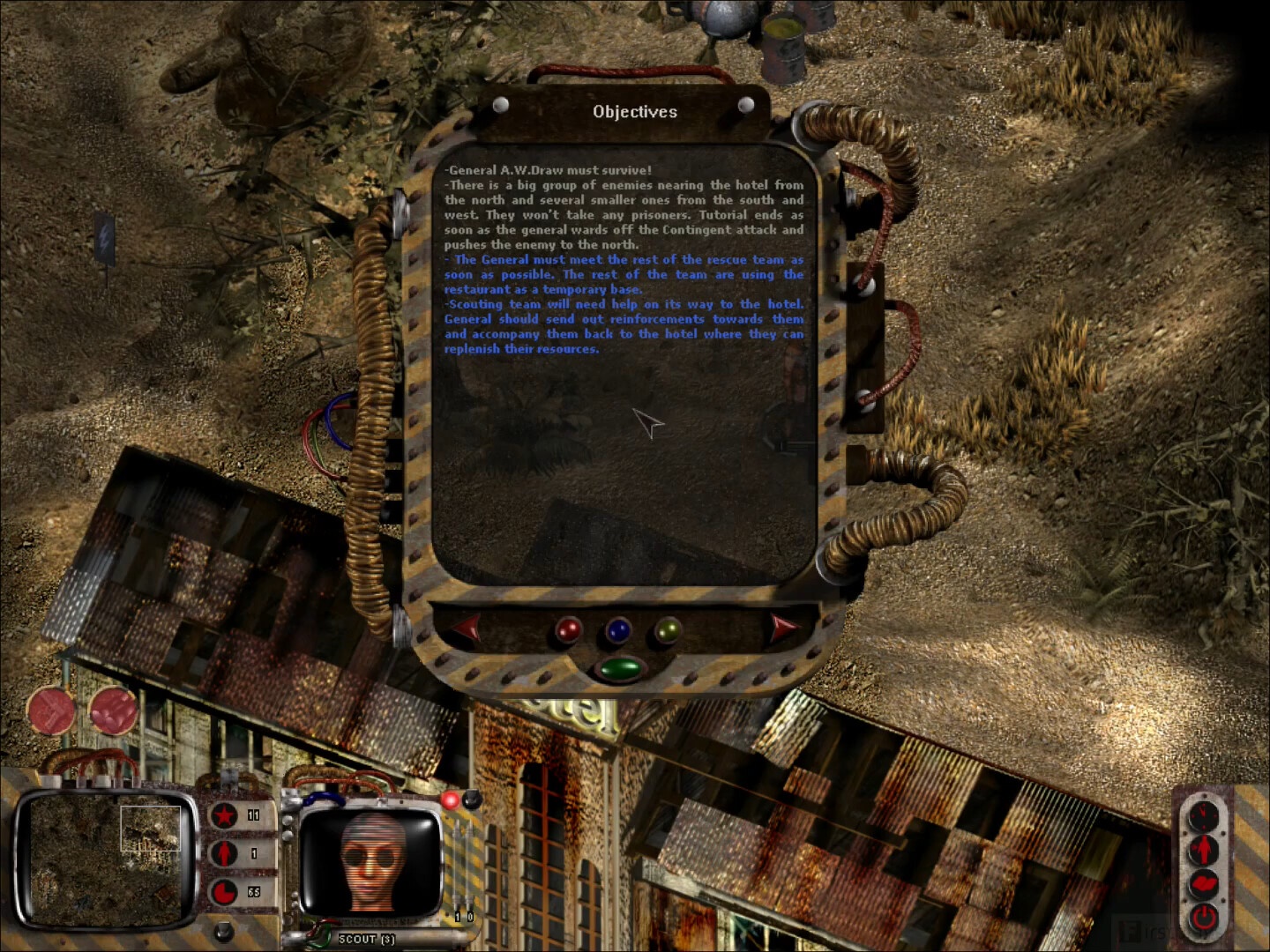The image size is (1270, 952).
Task: Click the red lips button in right panel
Action: coord(1203,882)
